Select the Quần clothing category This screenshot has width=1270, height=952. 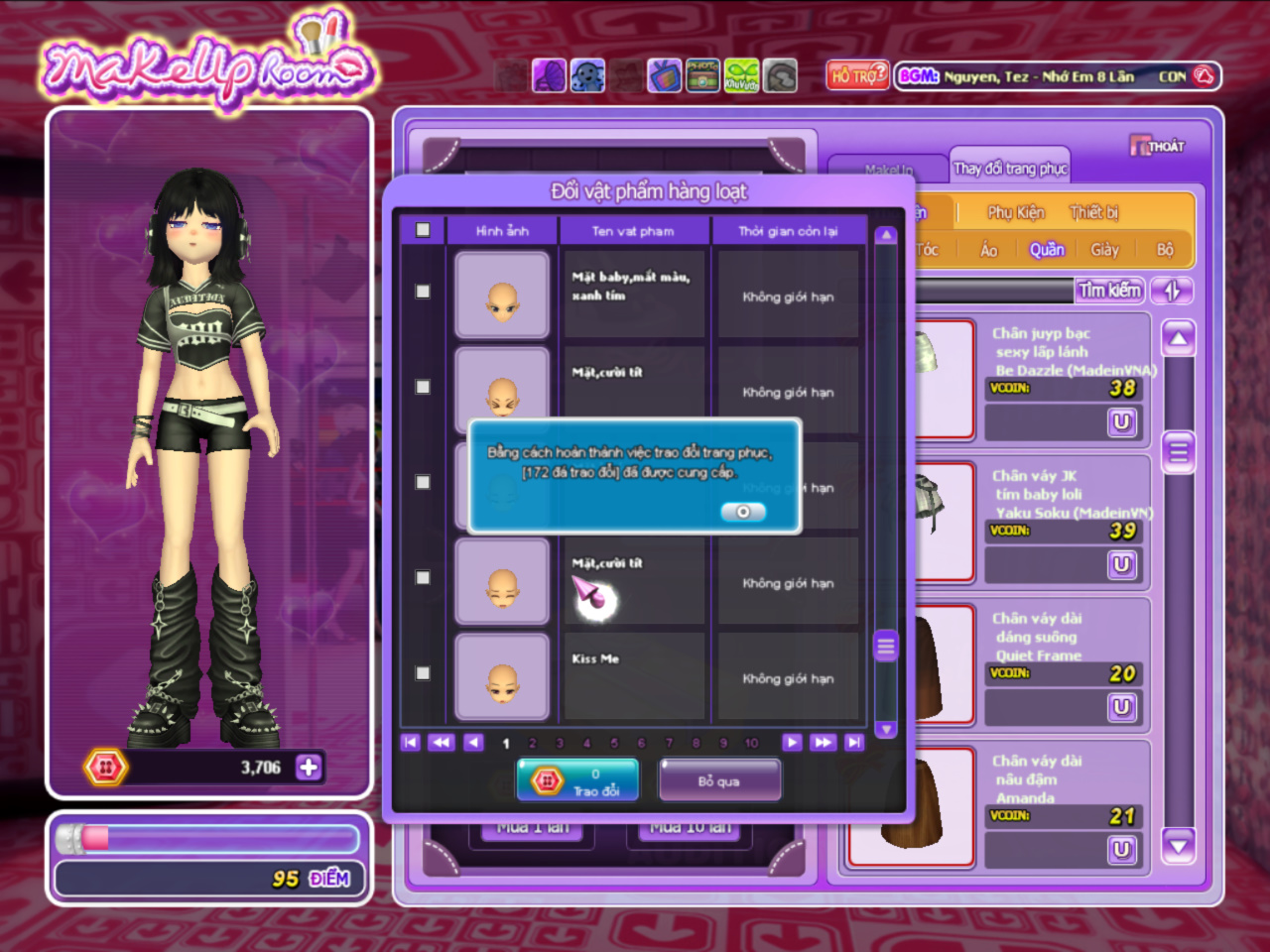point(1047,250)
